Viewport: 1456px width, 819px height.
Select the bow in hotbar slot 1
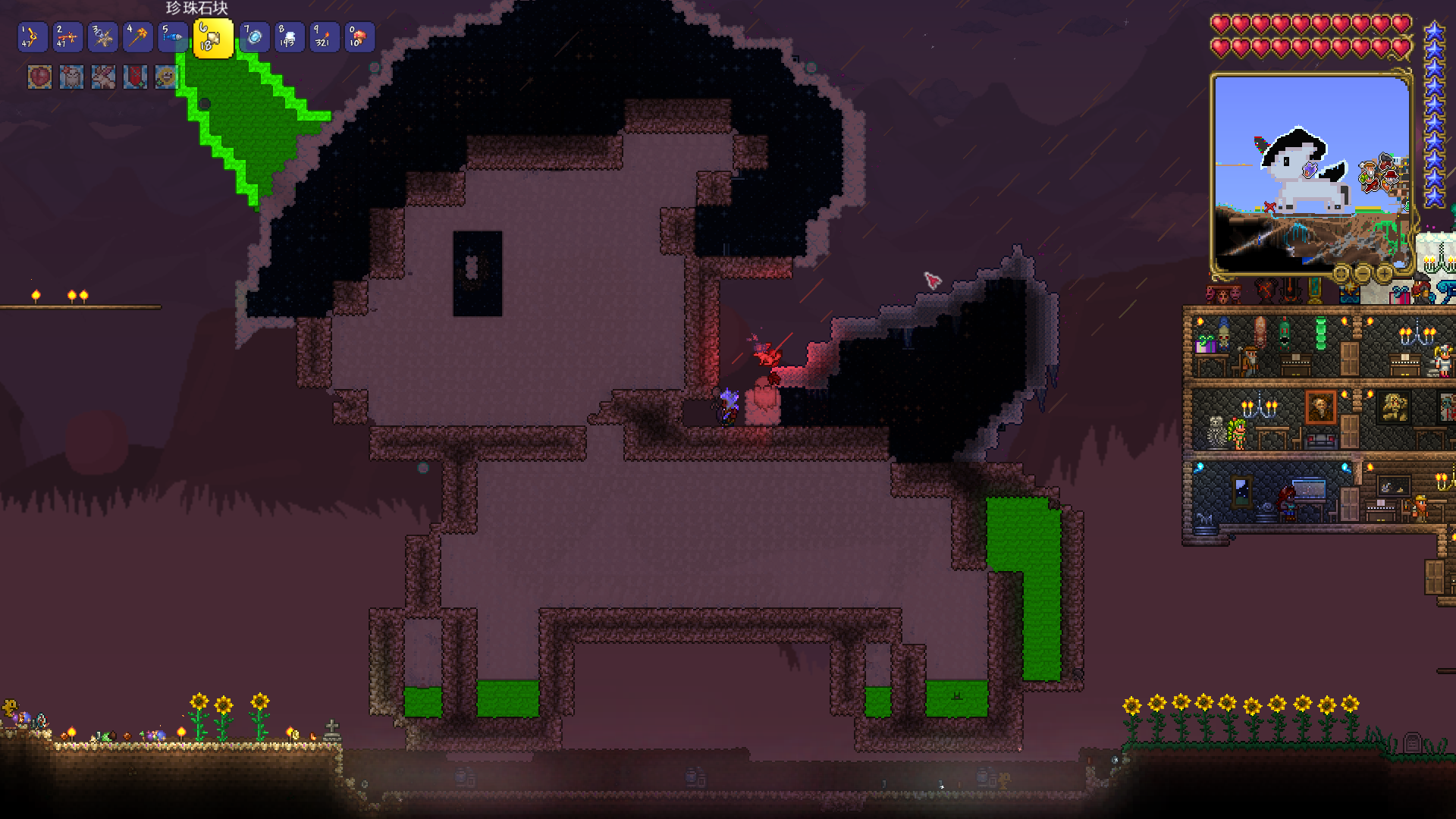pos(32,37)
